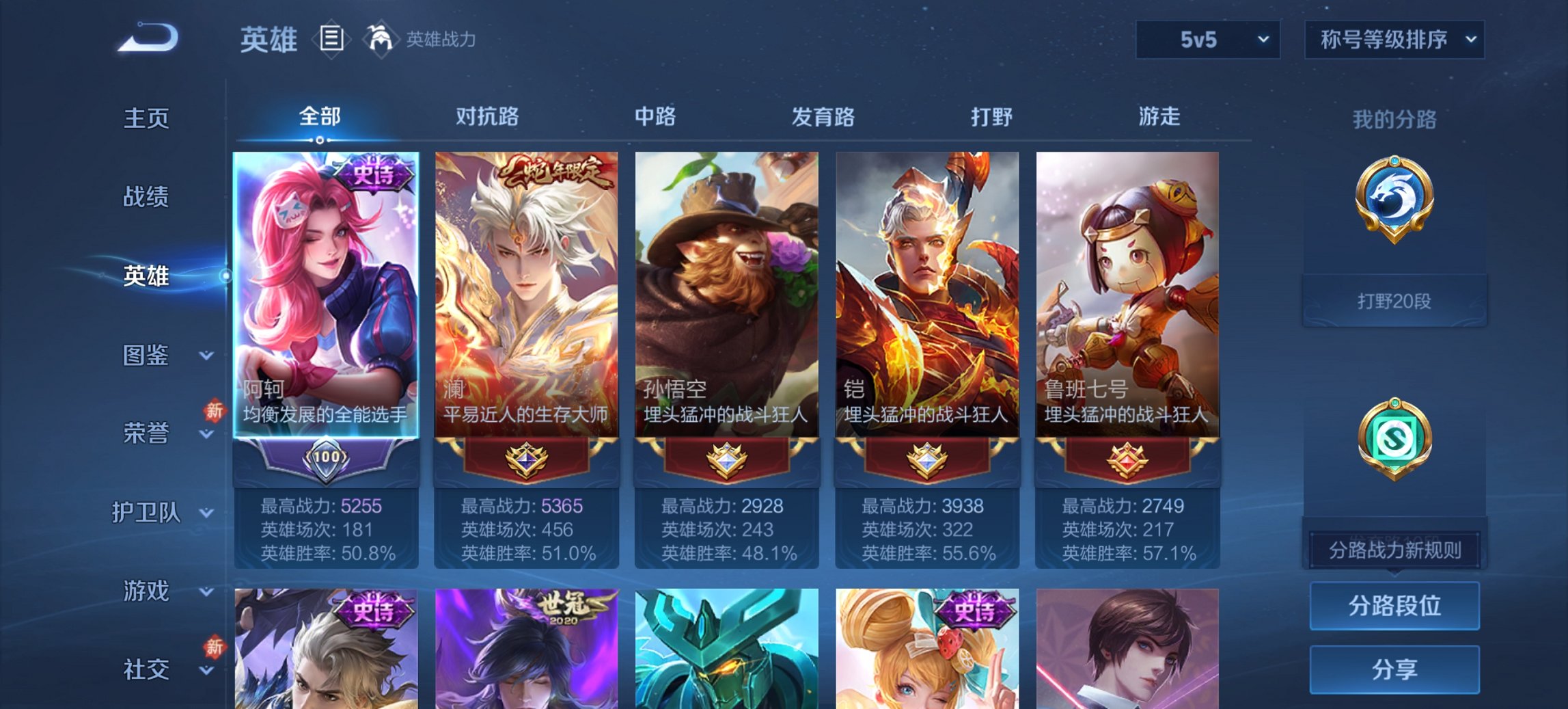Click the game logo icon top-left
Viewport: 1568px width, 709px height.
coord(149,38)
